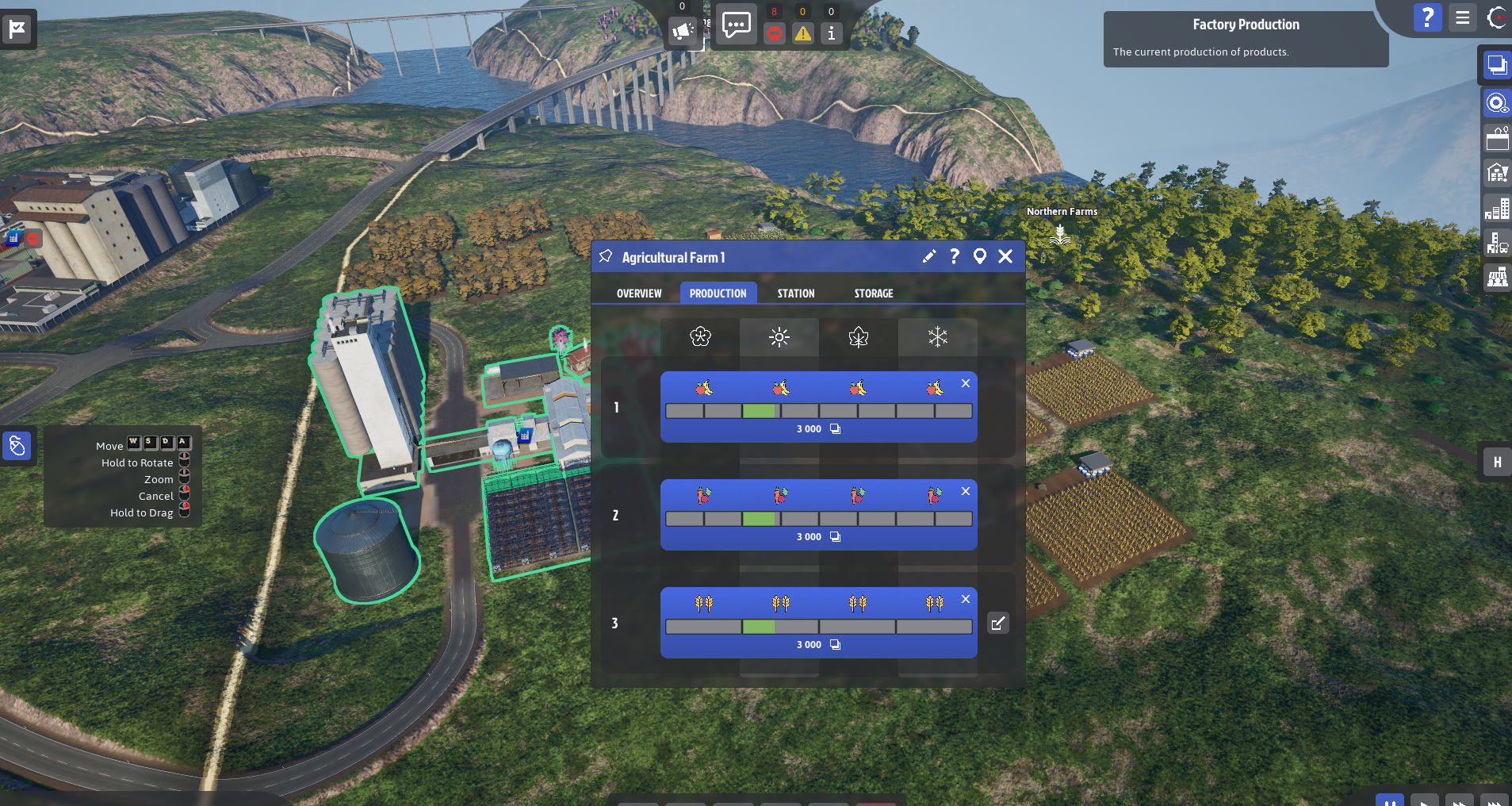Screen dimensions: 1512x806
Task: Edit production slot 3 wheat settings
Action: 998,623
